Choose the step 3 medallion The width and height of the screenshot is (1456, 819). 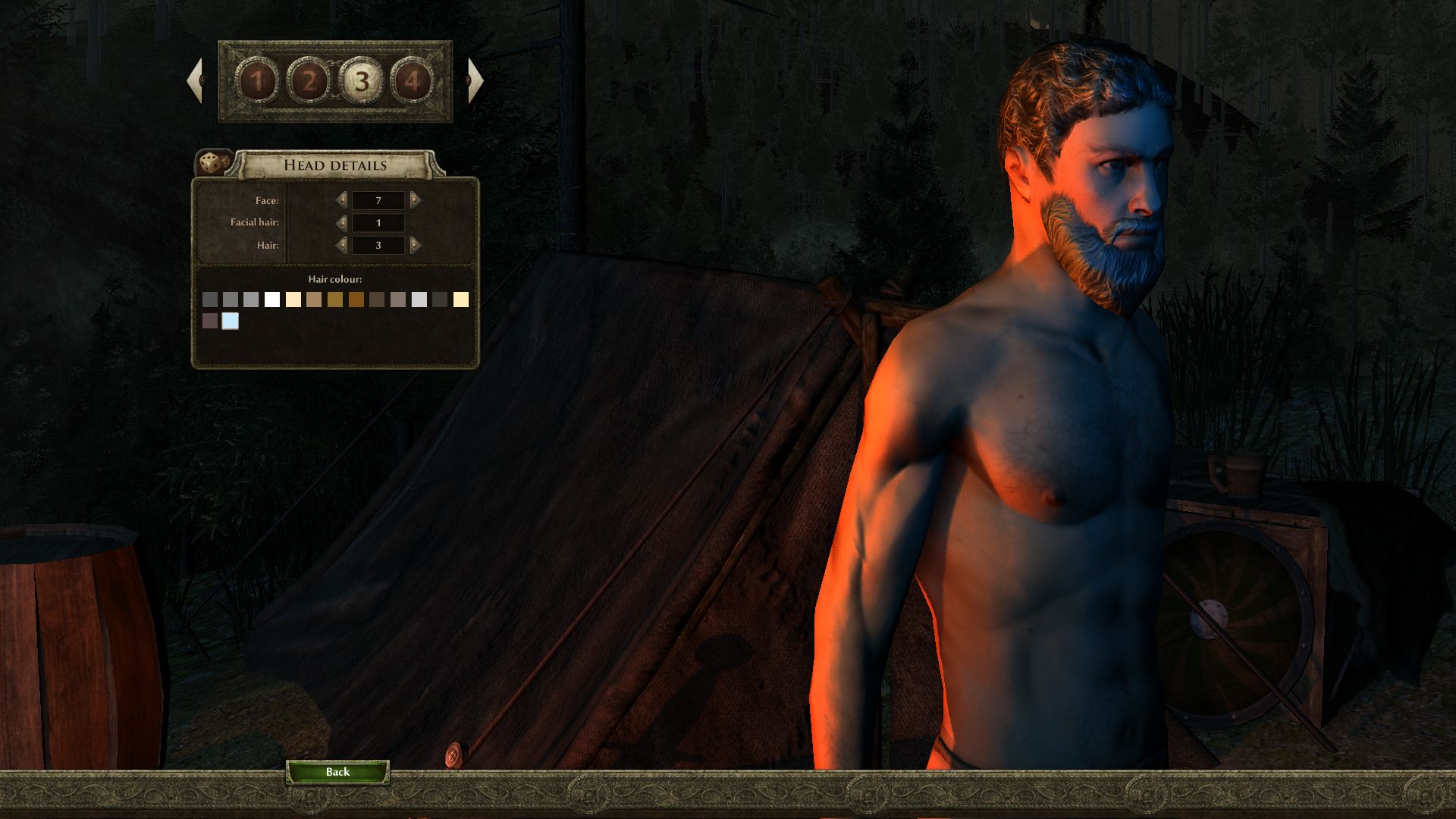coord(362,81)
